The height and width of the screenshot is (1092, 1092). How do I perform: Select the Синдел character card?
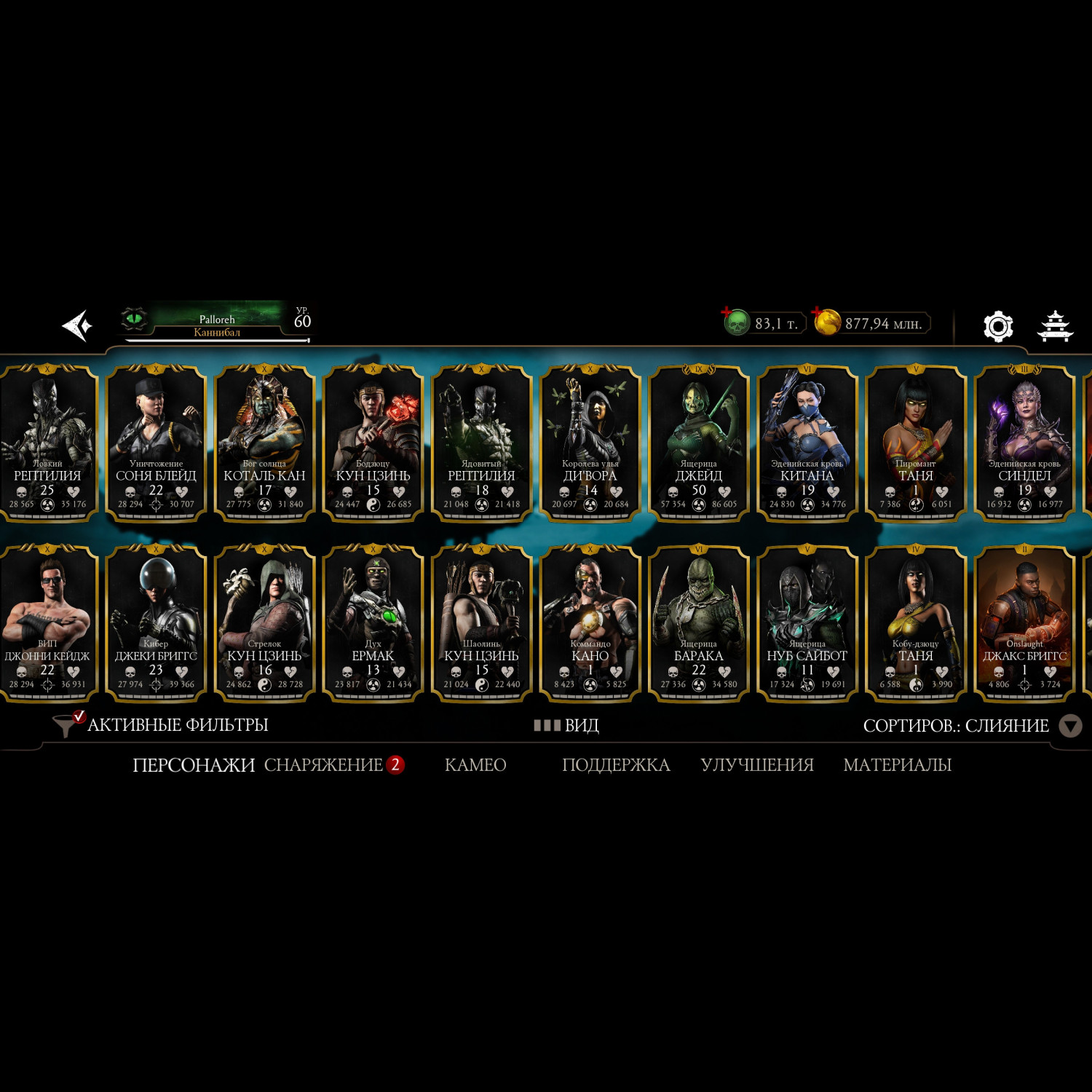point(1024,443)
